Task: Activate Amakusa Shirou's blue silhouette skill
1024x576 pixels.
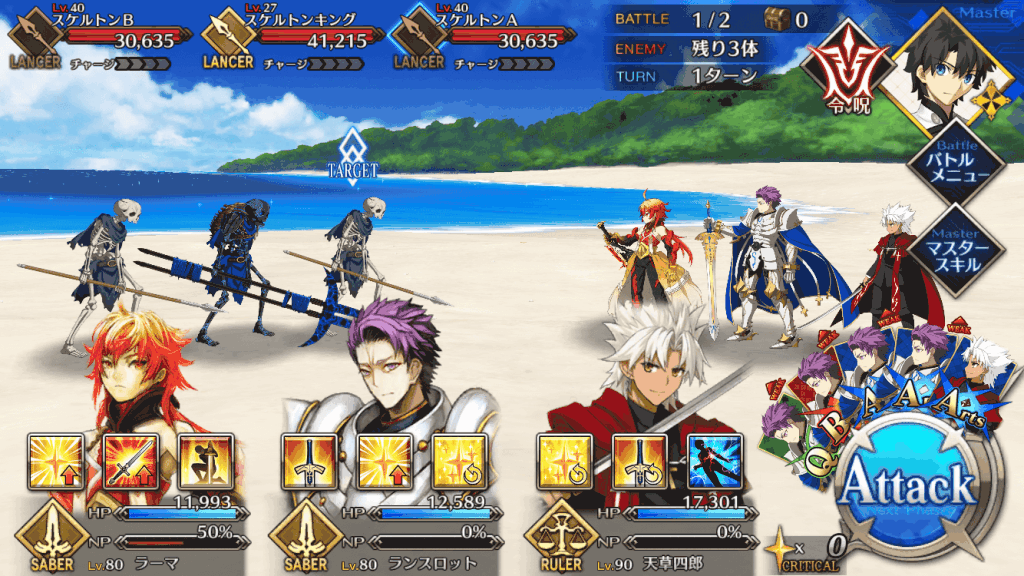Action: click(713, 461)
